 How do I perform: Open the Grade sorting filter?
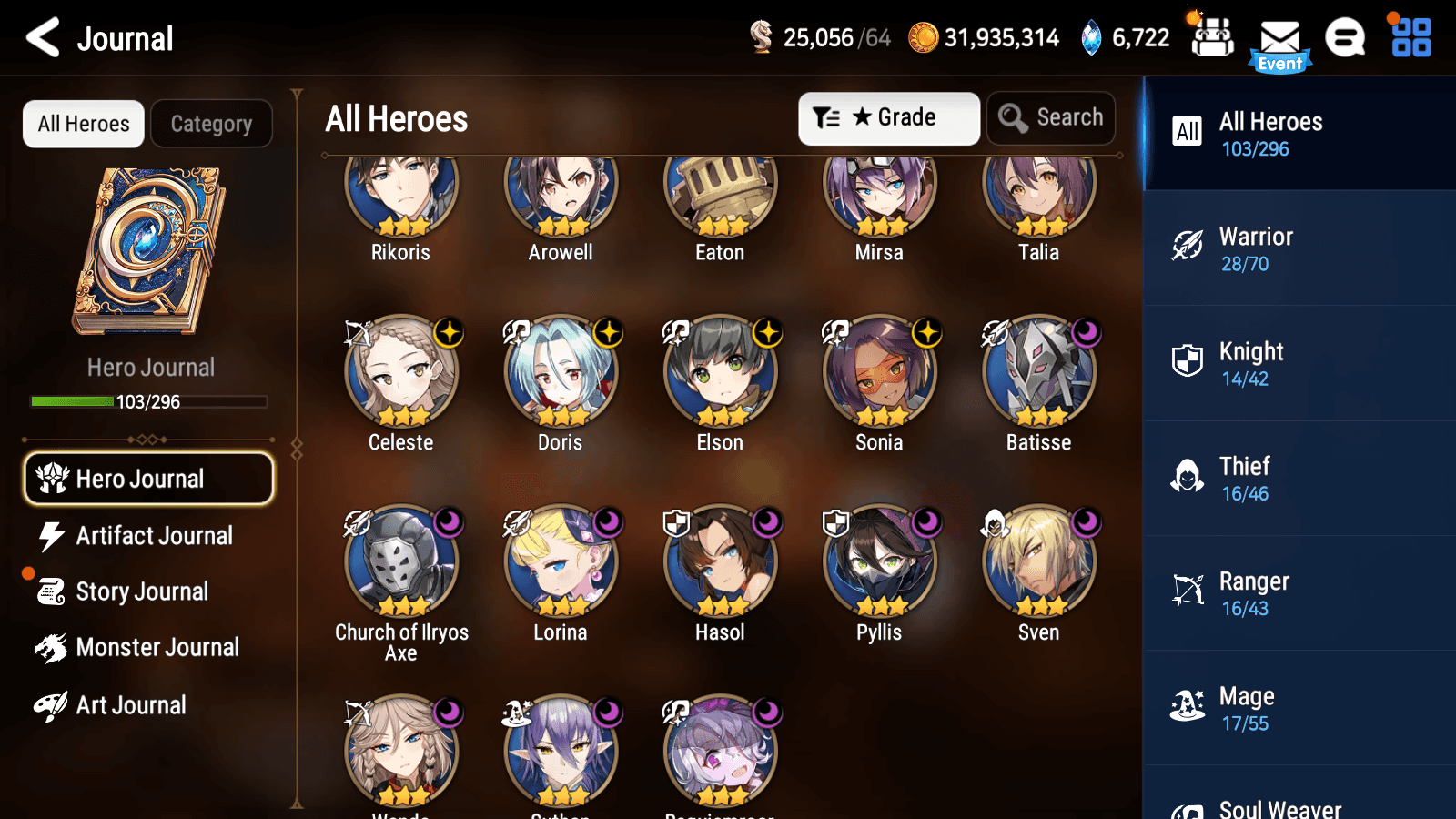click(888, 117)
